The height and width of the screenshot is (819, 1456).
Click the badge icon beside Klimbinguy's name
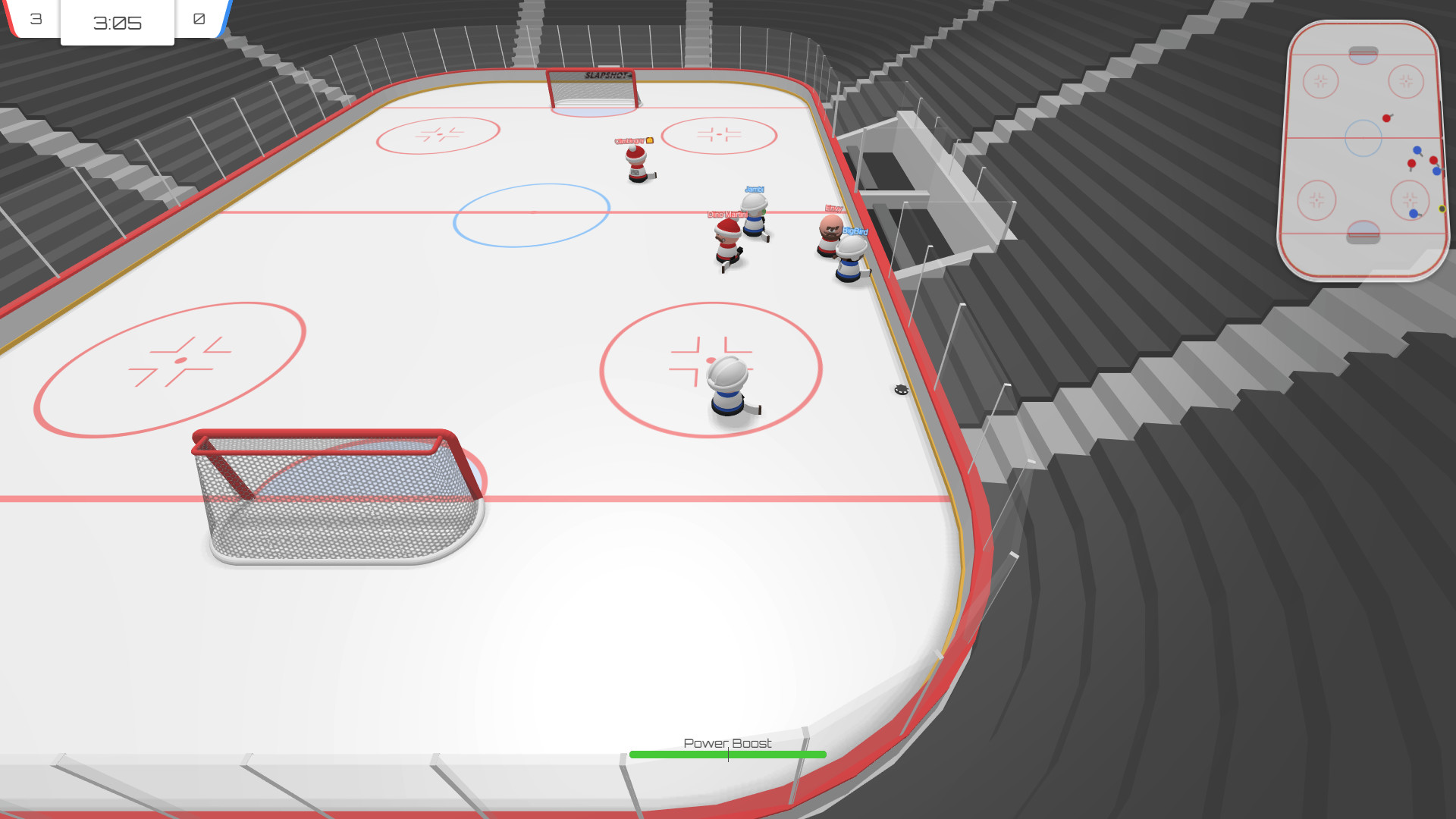pyautogui.click(x=650, y=140)
